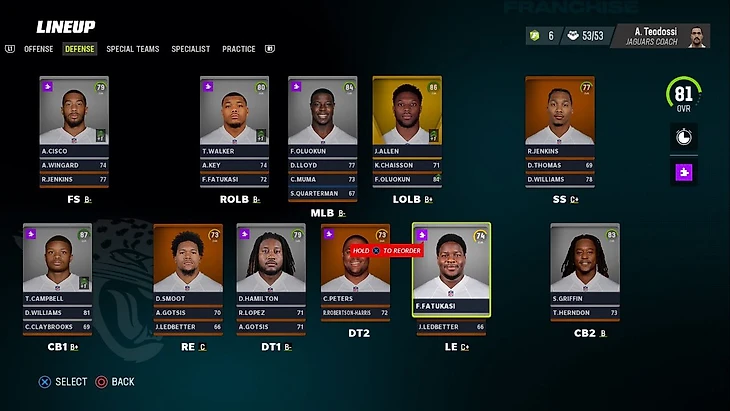Open A. Teodossi coach profile panel

tap(661, 35)
